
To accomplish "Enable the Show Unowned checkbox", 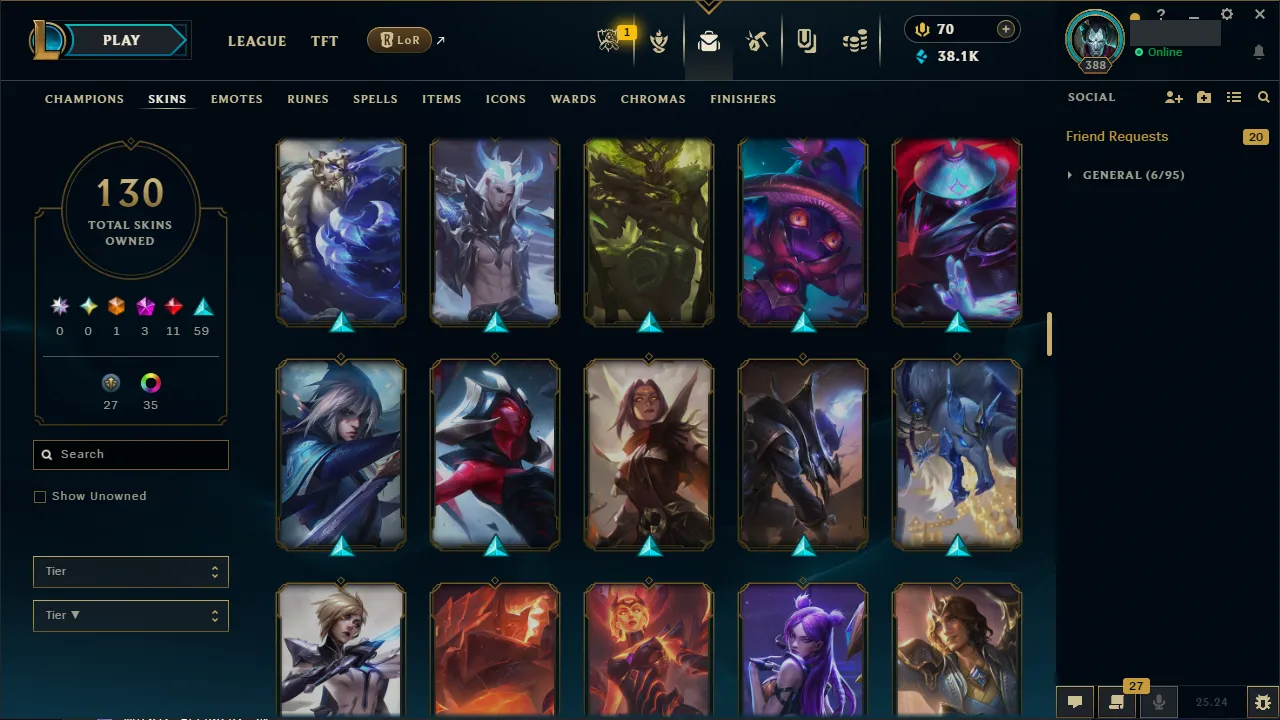I will [40, 496].
